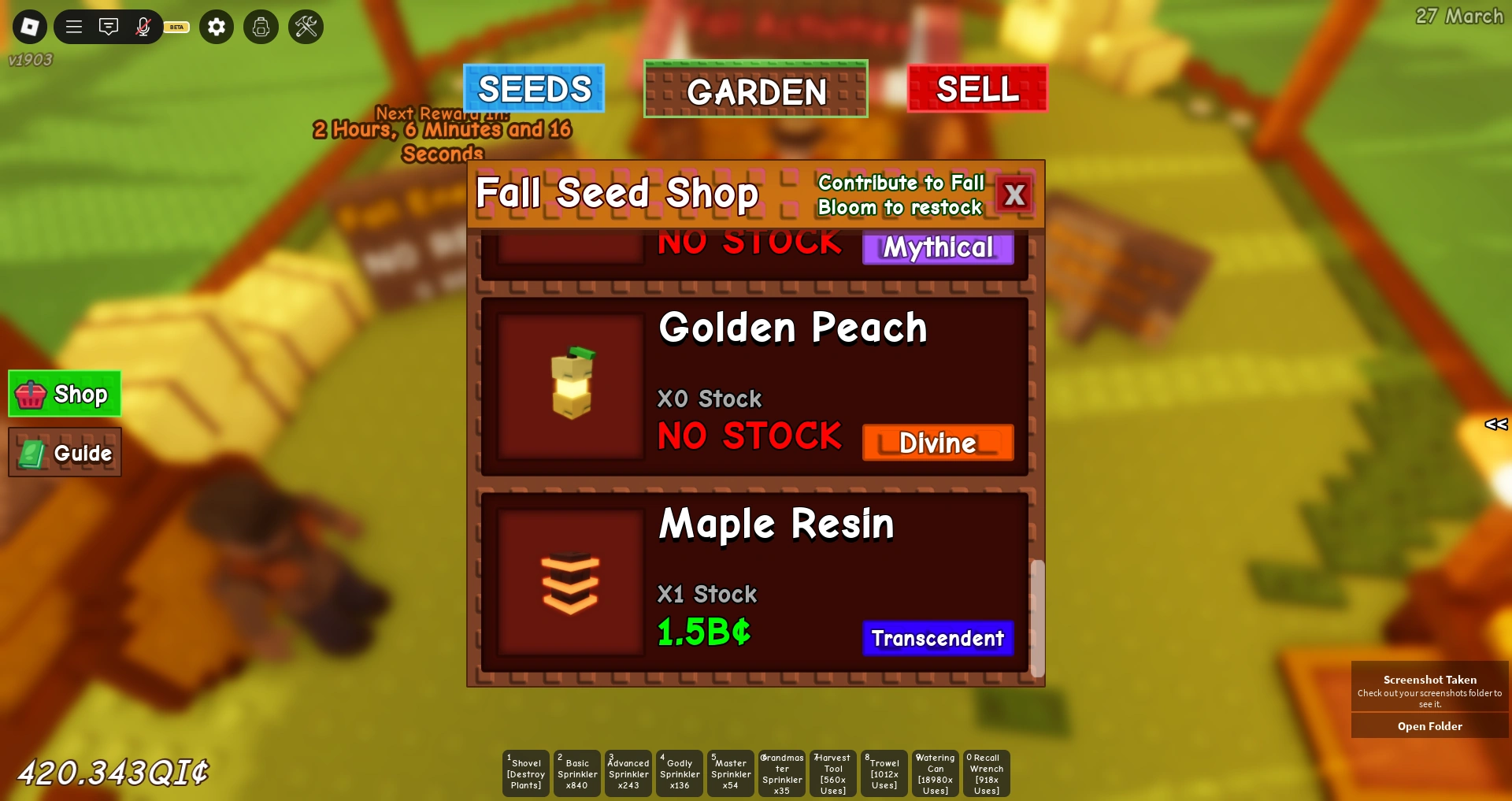Mute your microphone

point(143,26)
